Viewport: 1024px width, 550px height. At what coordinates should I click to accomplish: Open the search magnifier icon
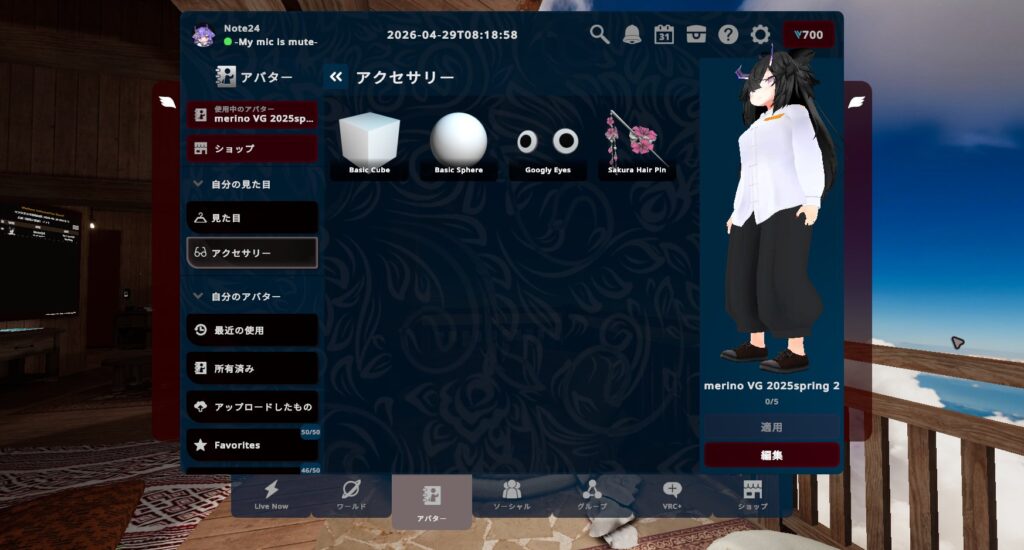tap(599, 34)
